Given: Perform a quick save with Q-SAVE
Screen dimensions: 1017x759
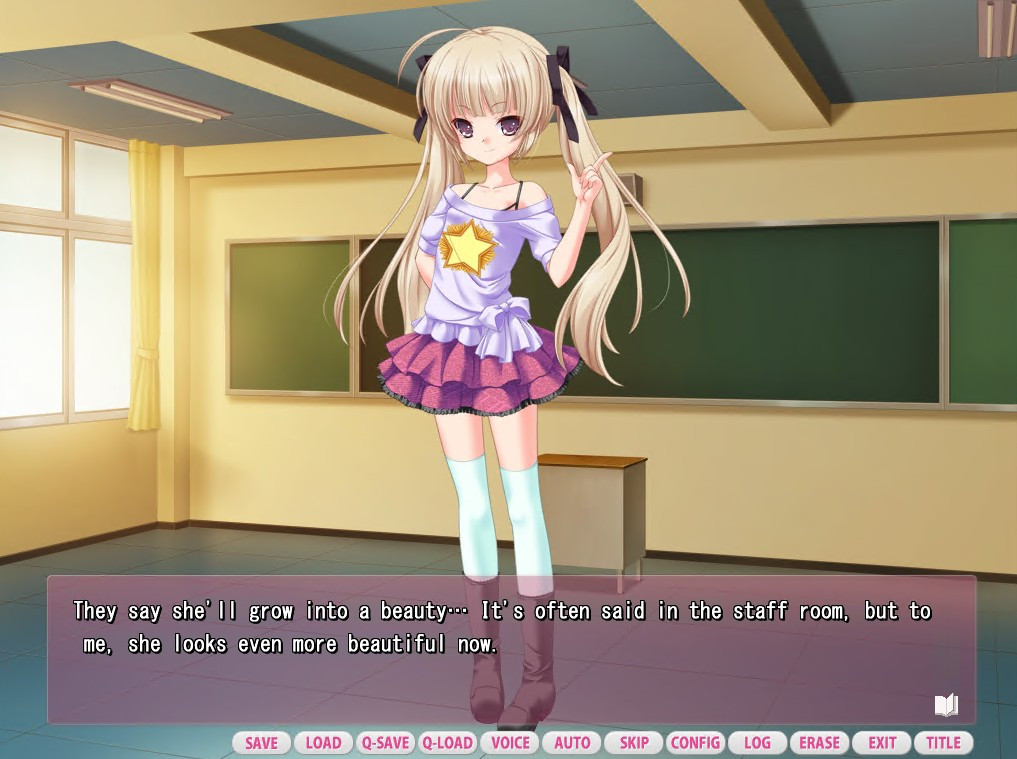Looking at the screenshot, I should click(385, 743).
